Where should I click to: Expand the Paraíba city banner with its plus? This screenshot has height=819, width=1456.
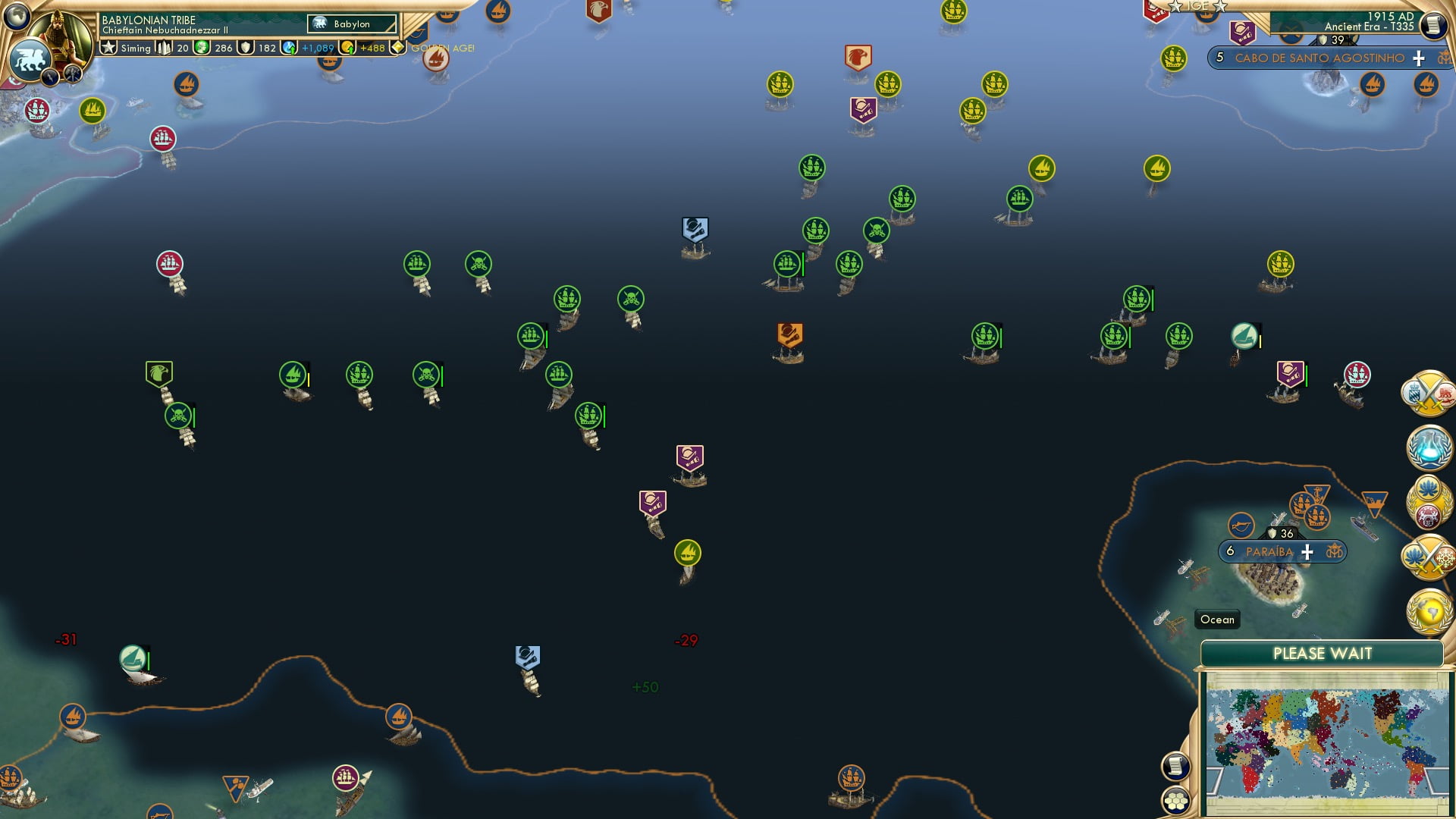click(1307, 551)
